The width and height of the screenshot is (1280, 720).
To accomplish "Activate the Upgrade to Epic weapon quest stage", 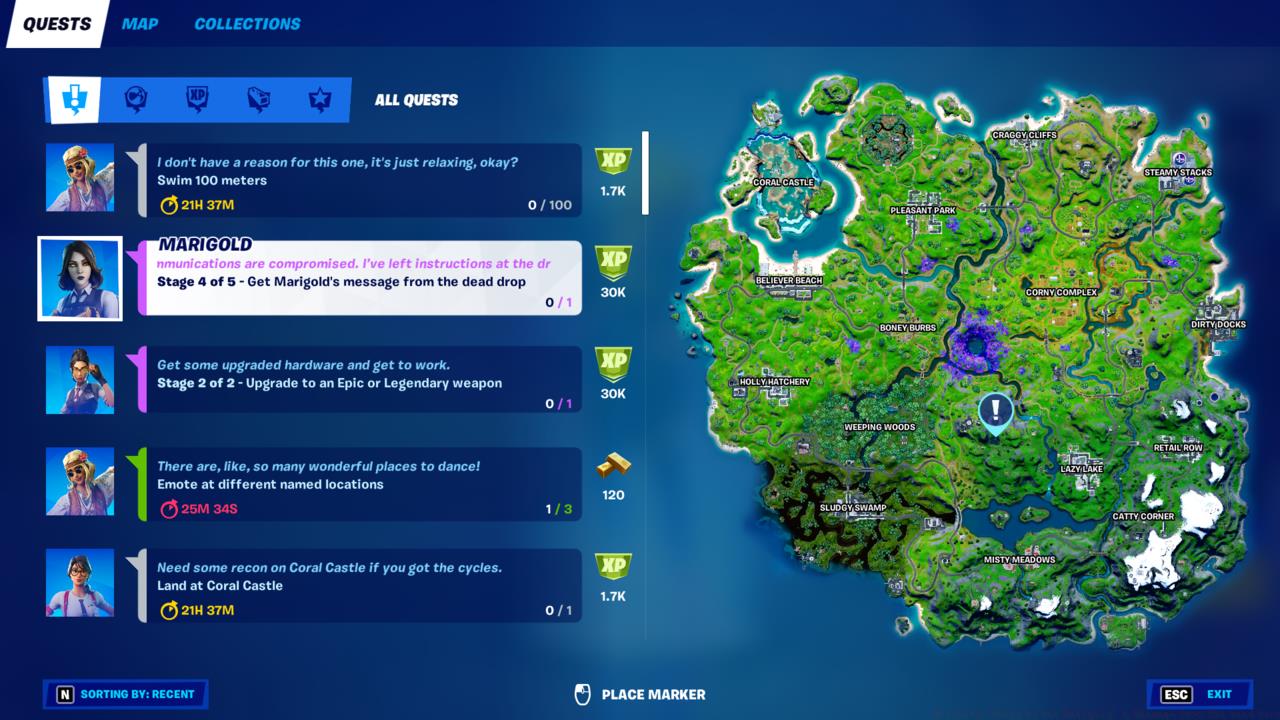I will tap(362, 380).
